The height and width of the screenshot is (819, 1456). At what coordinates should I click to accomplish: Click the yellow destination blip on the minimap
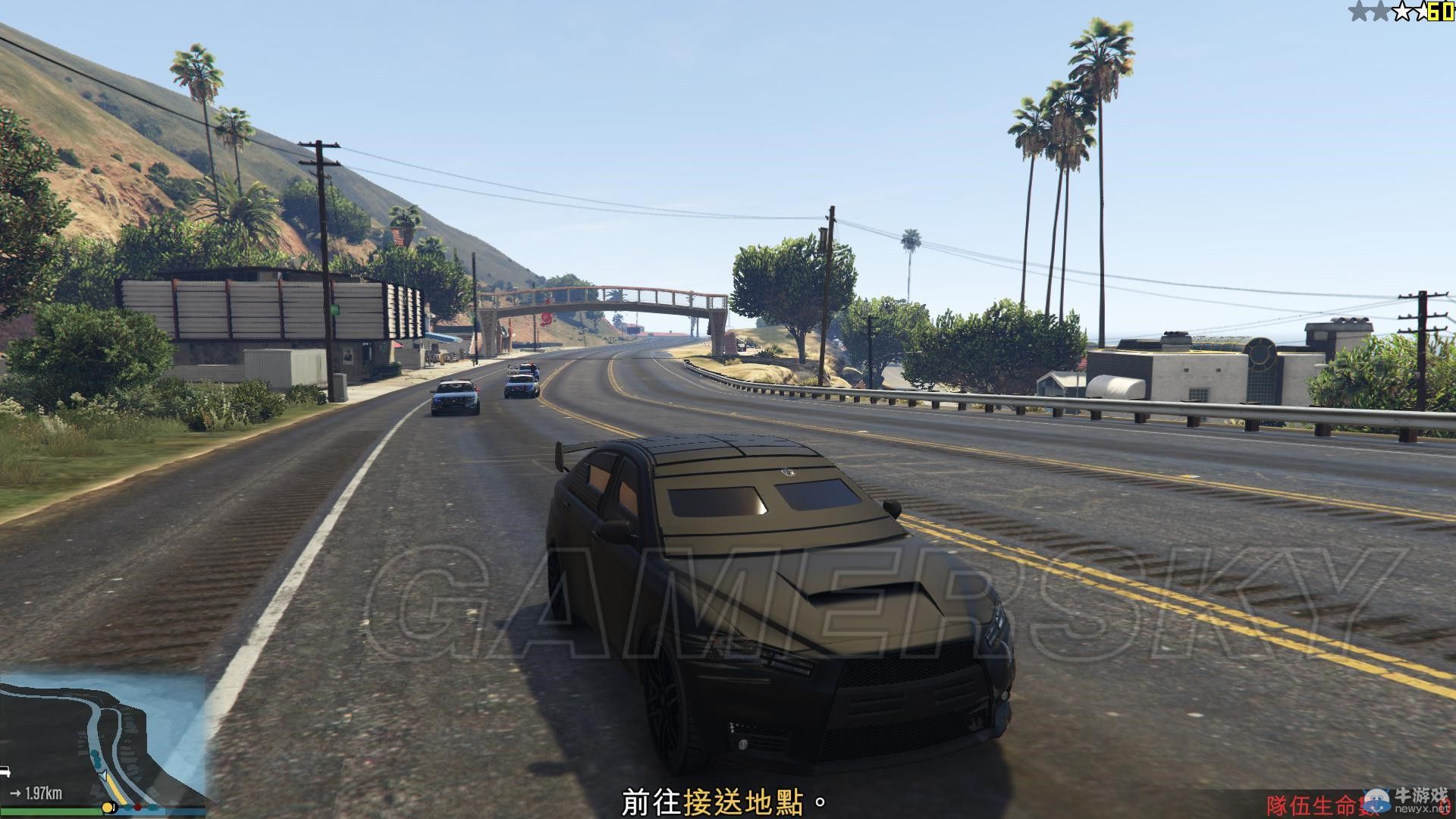tap(108, 808)
